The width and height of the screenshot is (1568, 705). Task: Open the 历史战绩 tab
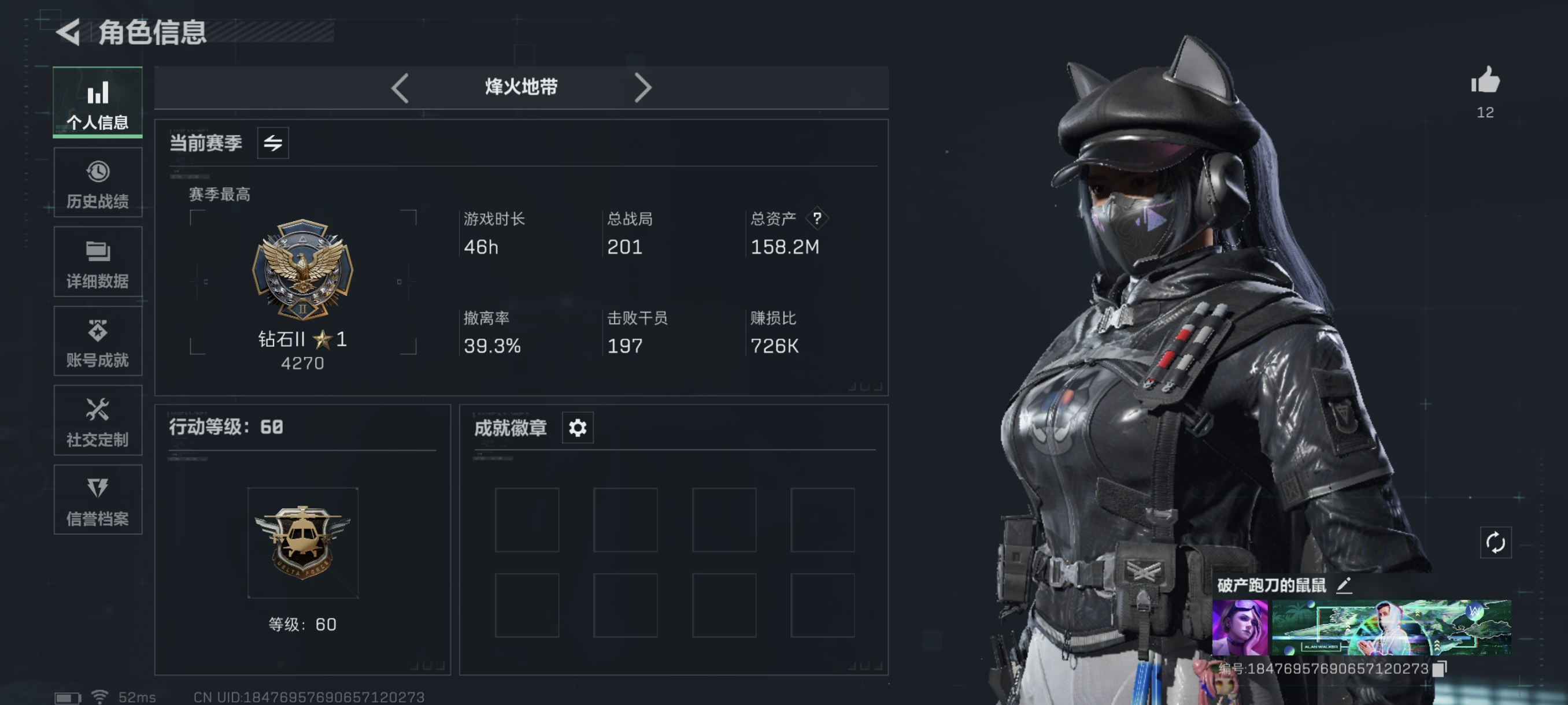tap(97, 183)
